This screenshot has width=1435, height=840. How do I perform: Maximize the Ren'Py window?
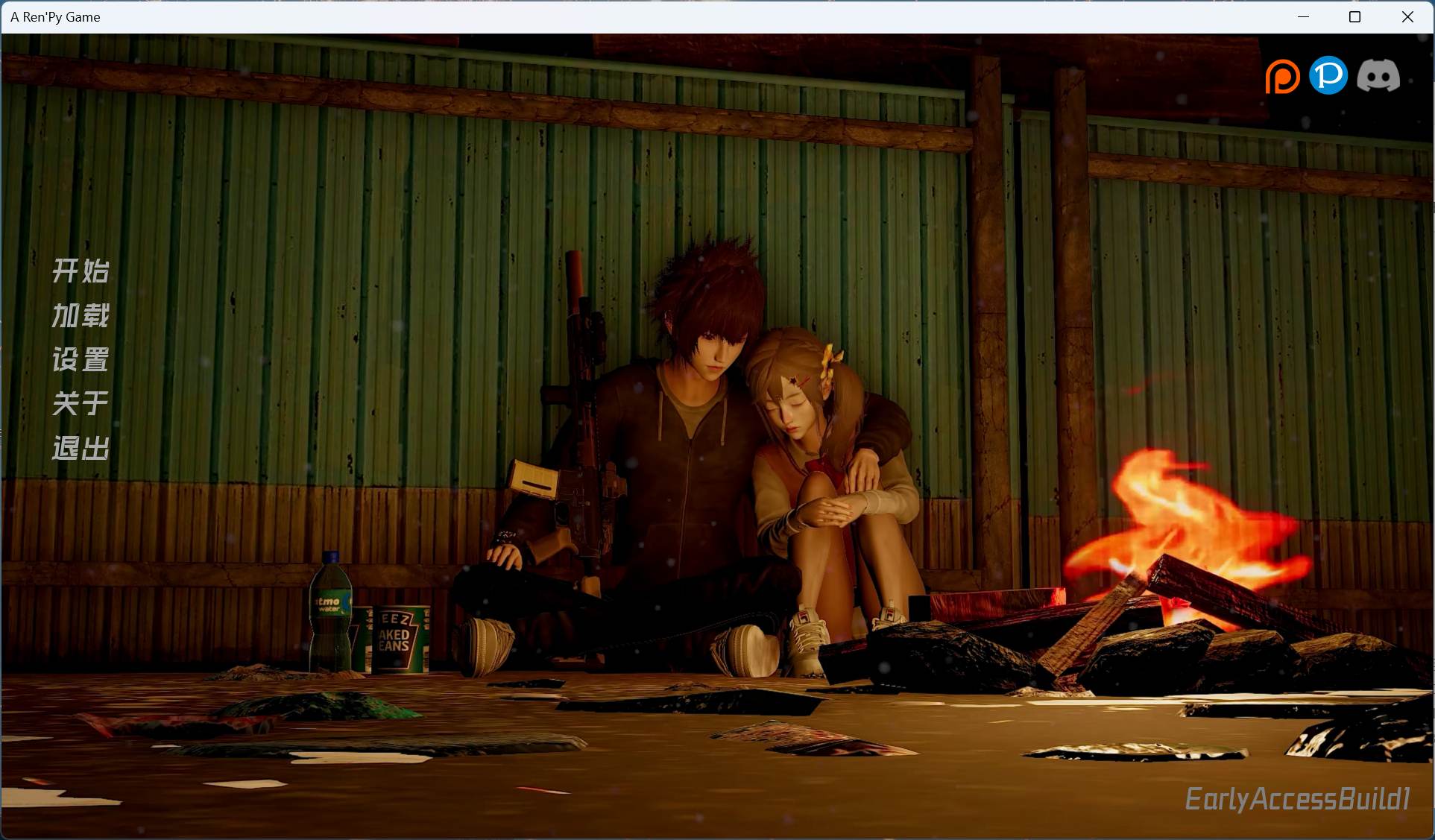point(1355,16)
